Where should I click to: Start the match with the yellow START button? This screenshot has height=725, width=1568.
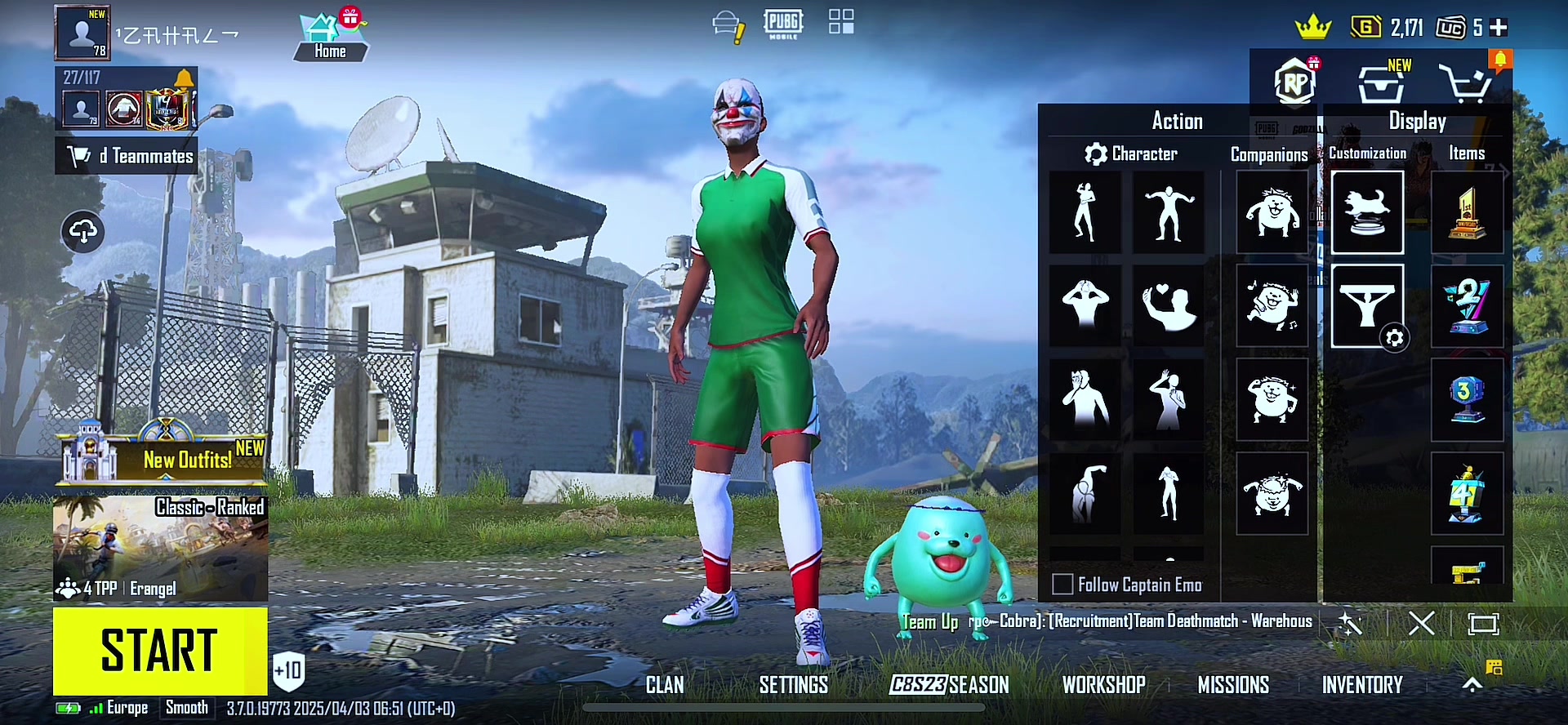point(160,651)
